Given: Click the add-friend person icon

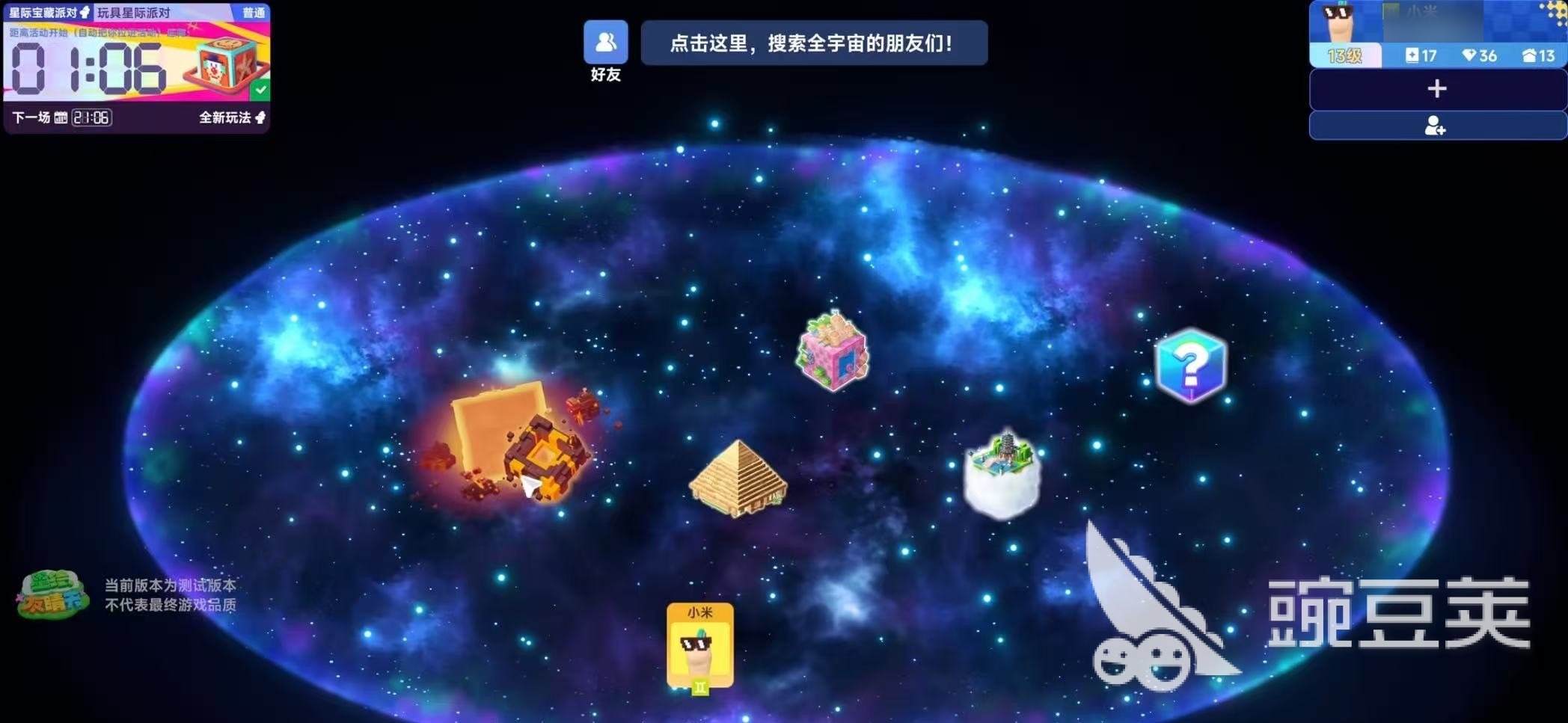Looking at the screenshot, I should (x=1436, y=126).
